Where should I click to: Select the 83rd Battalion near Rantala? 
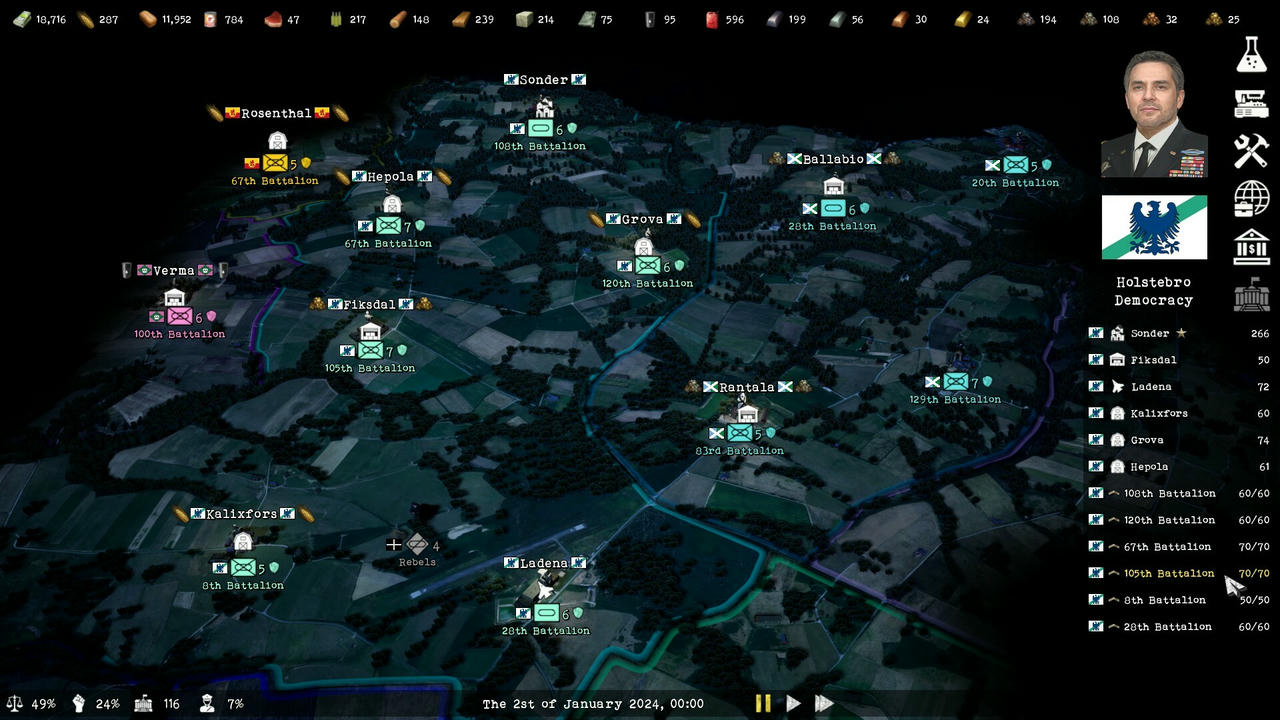pos(740,433)
